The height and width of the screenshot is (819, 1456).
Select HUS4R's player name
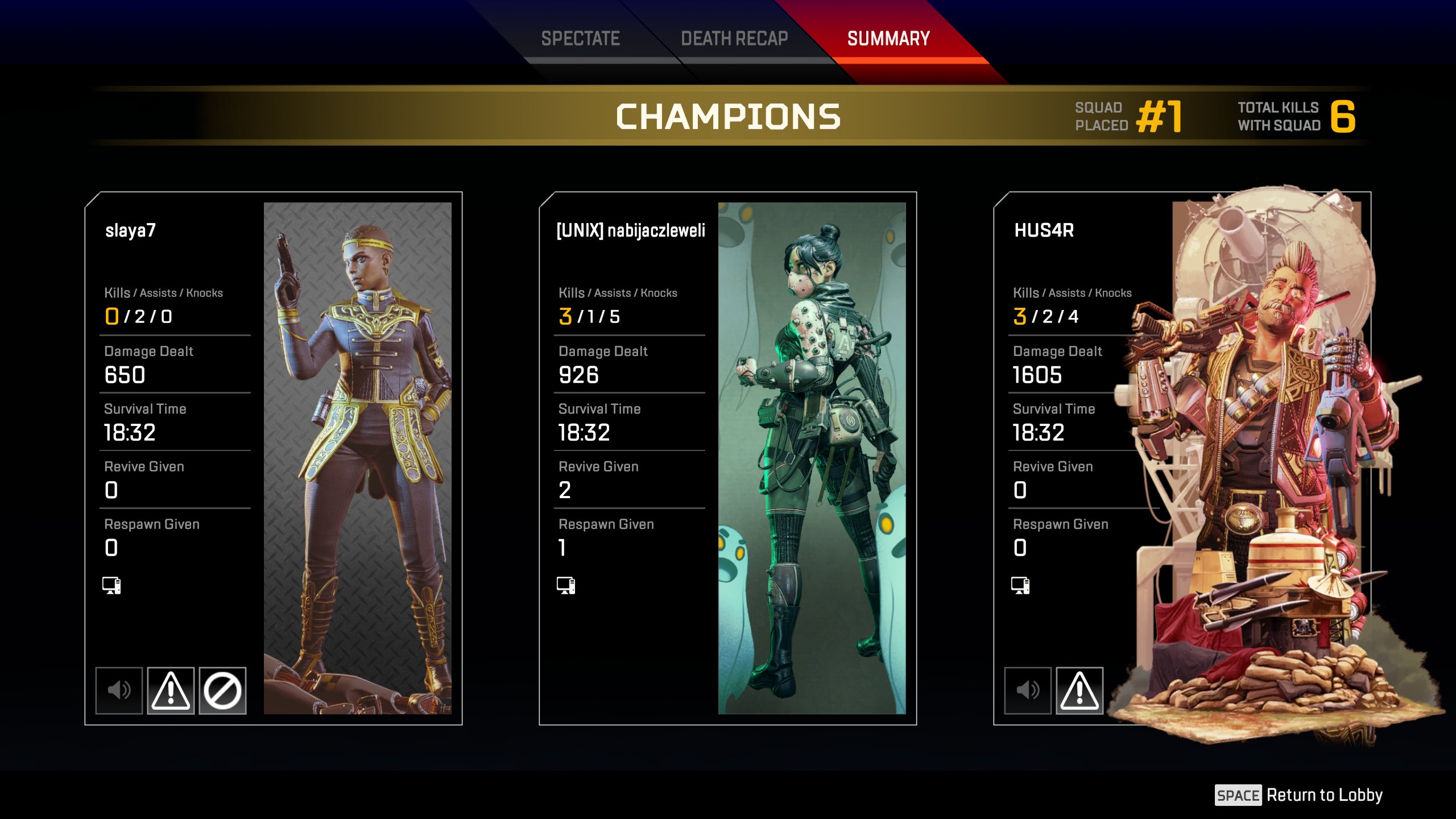(x=1044, y=230)
